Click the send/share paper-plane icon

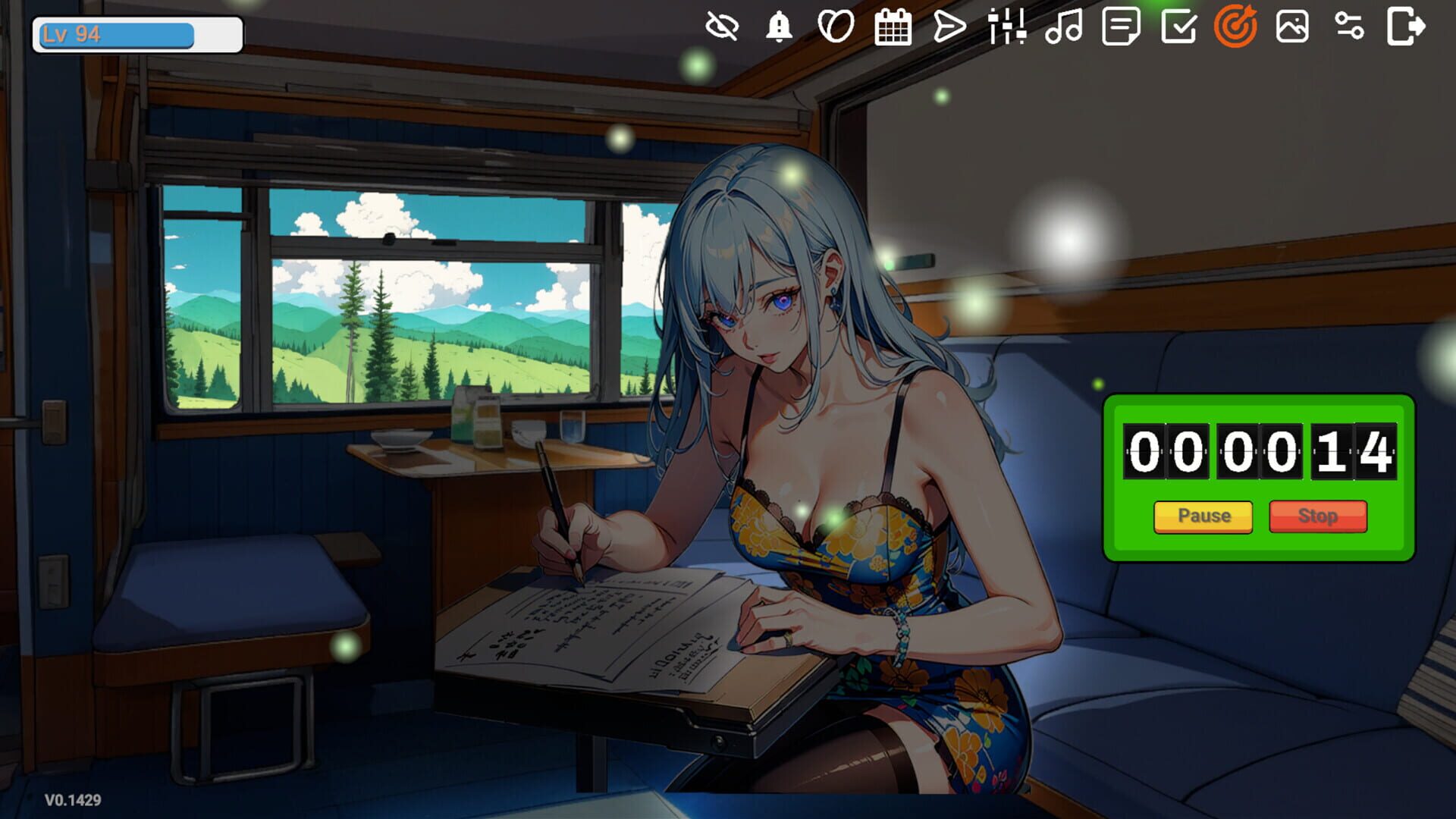[x=951, y=30]
